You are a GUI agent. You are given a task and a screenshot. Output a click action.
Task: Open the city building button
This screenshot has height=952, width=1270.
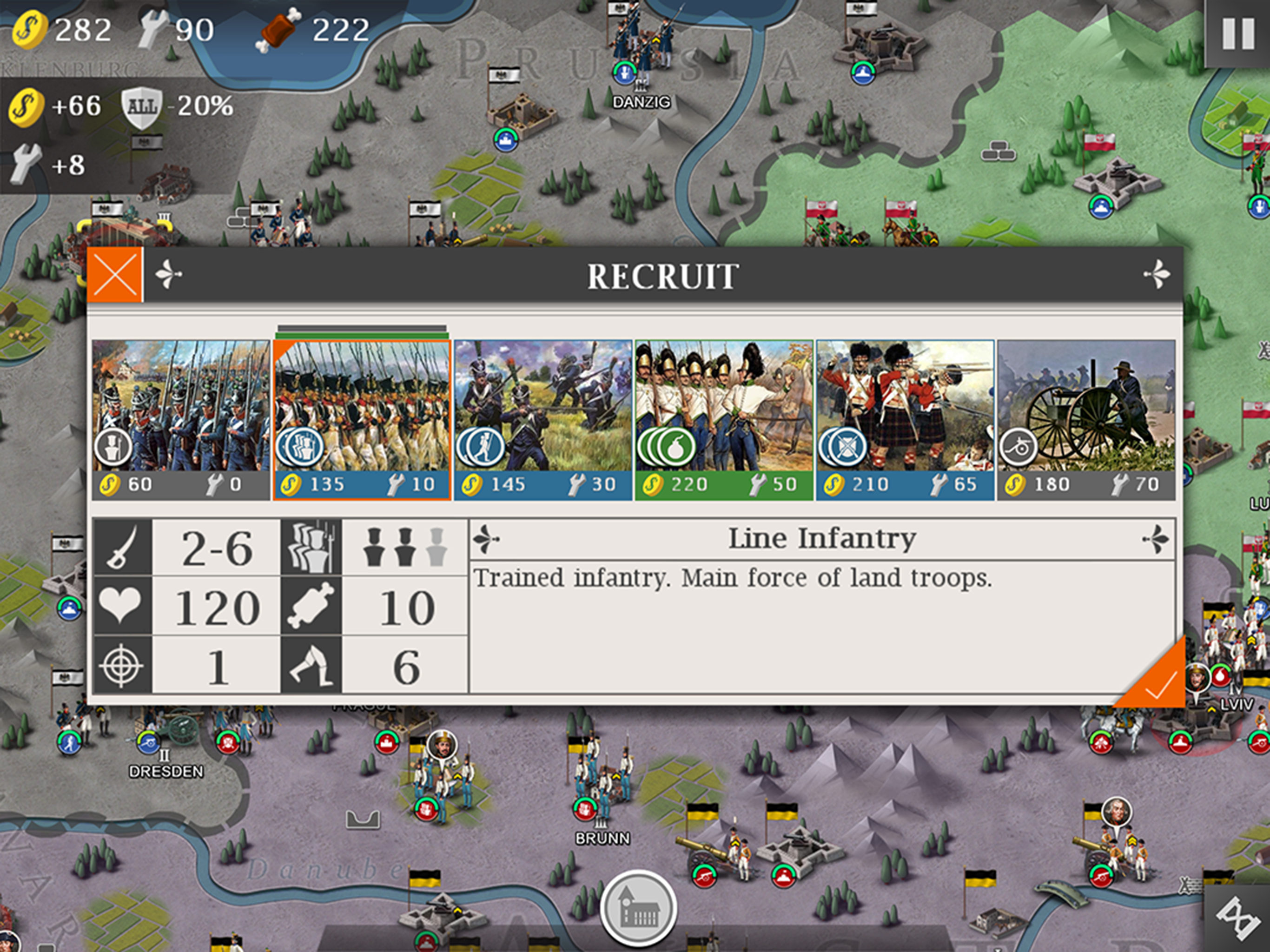[638, 908]
